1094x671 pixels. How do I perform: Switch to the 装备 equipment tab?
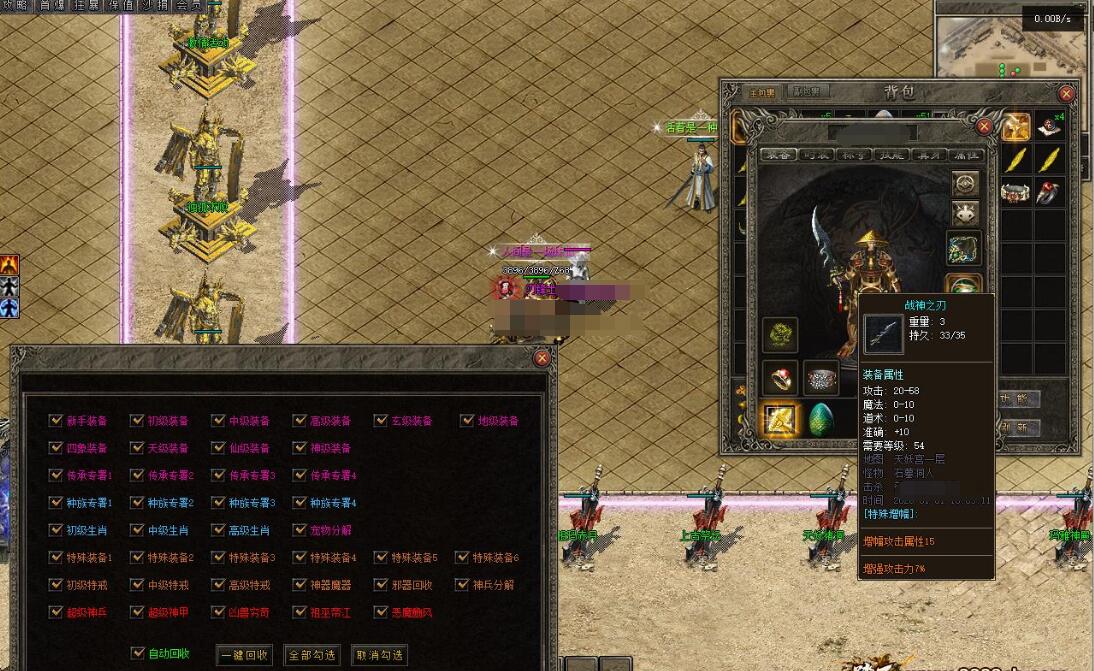point(777,155)
